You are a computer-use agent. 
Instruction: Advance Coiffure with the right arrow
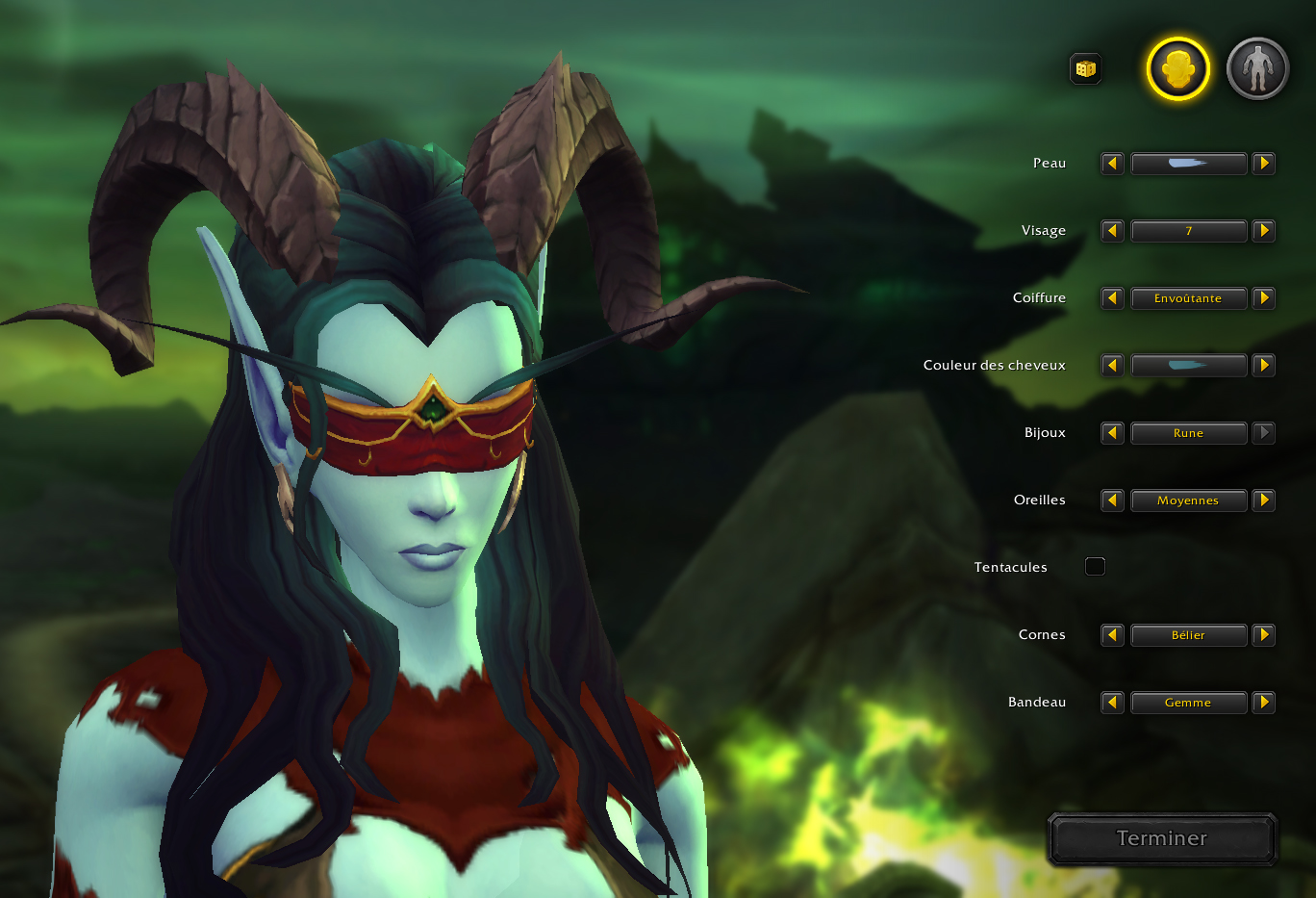pos(1264,297)
